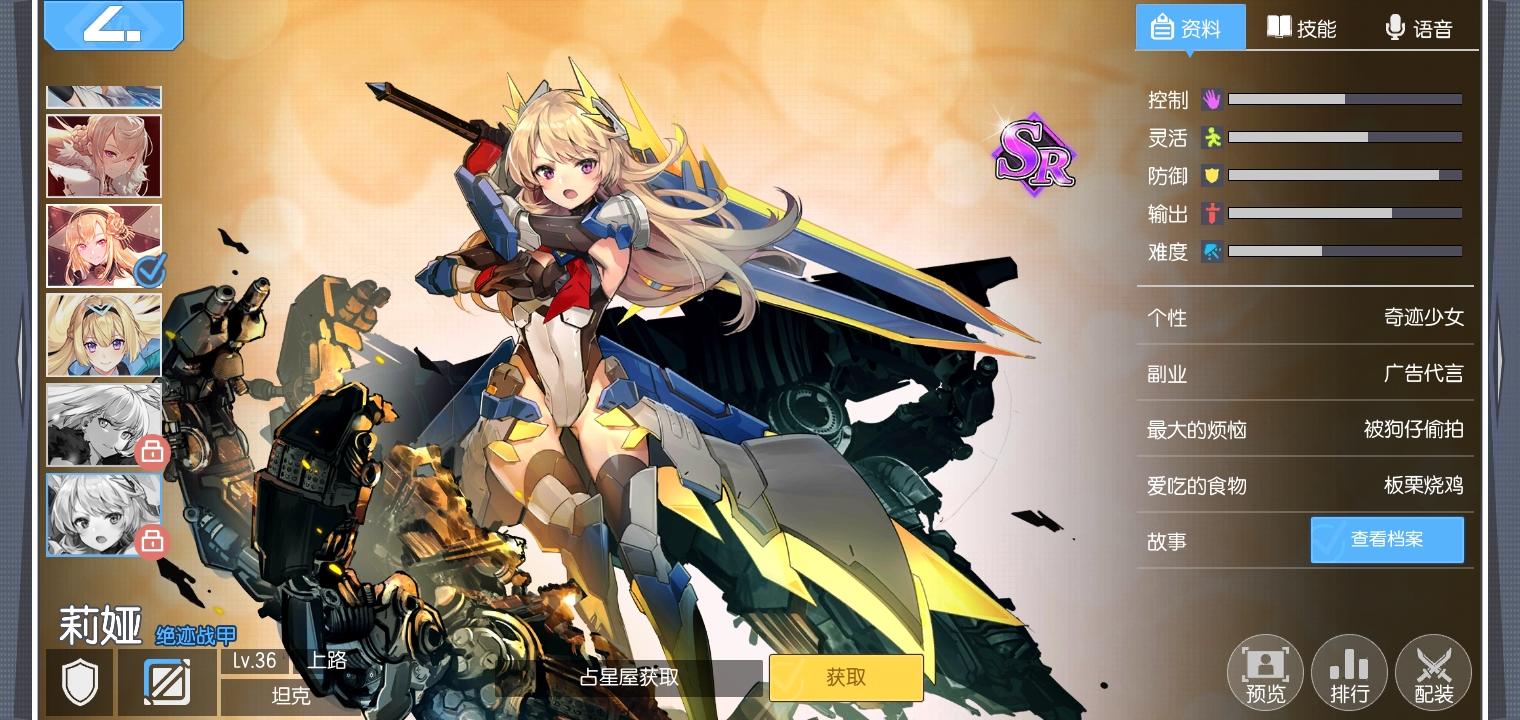Image resolution: width=1520 pixels, height=720 pixels.
Task: Open the 排行 (ranking) panel
Action: click(1349, 671)
